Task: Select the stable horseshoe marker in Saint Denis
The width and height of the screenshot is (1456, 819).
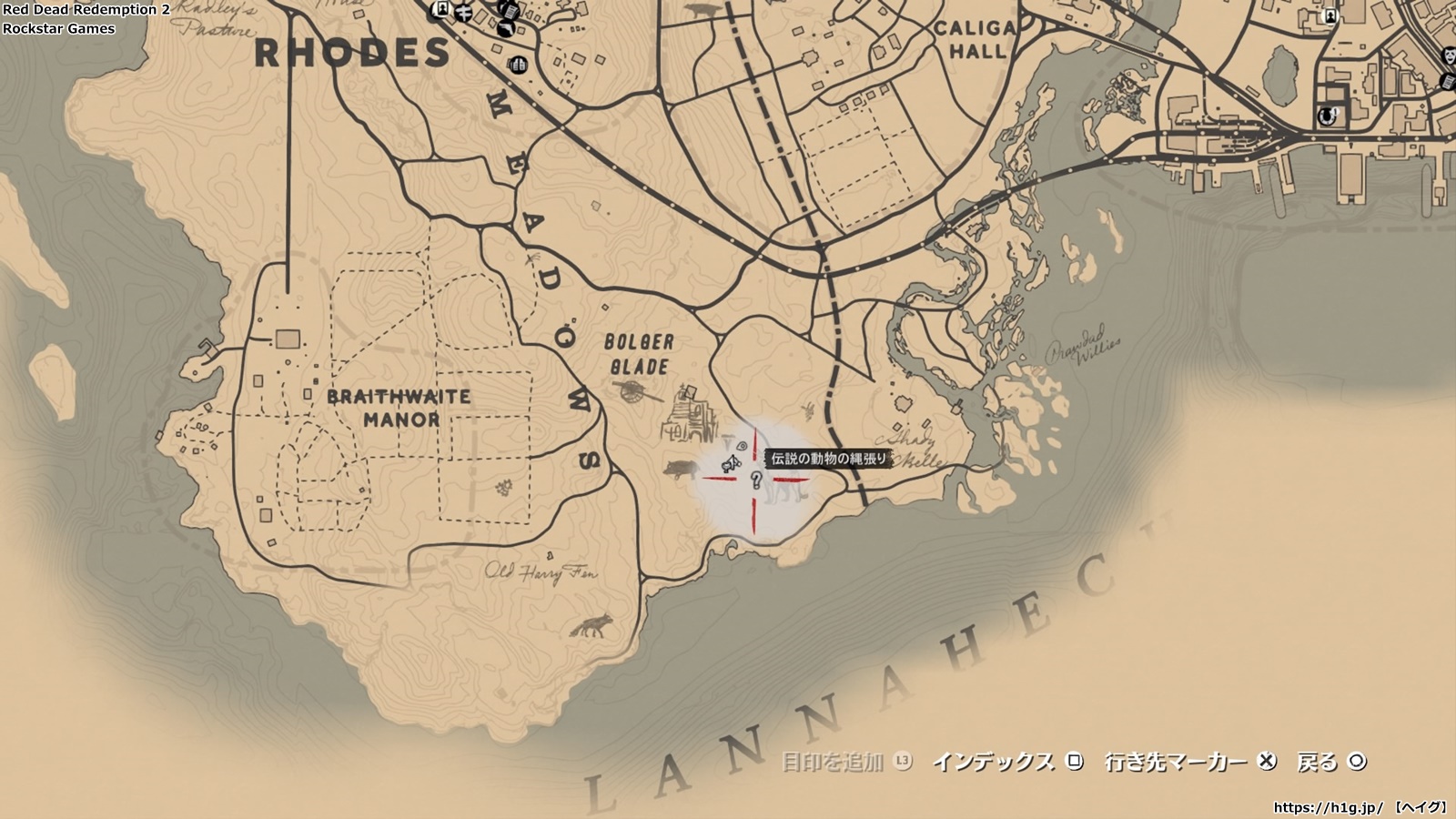Action: click(1327, 116)
